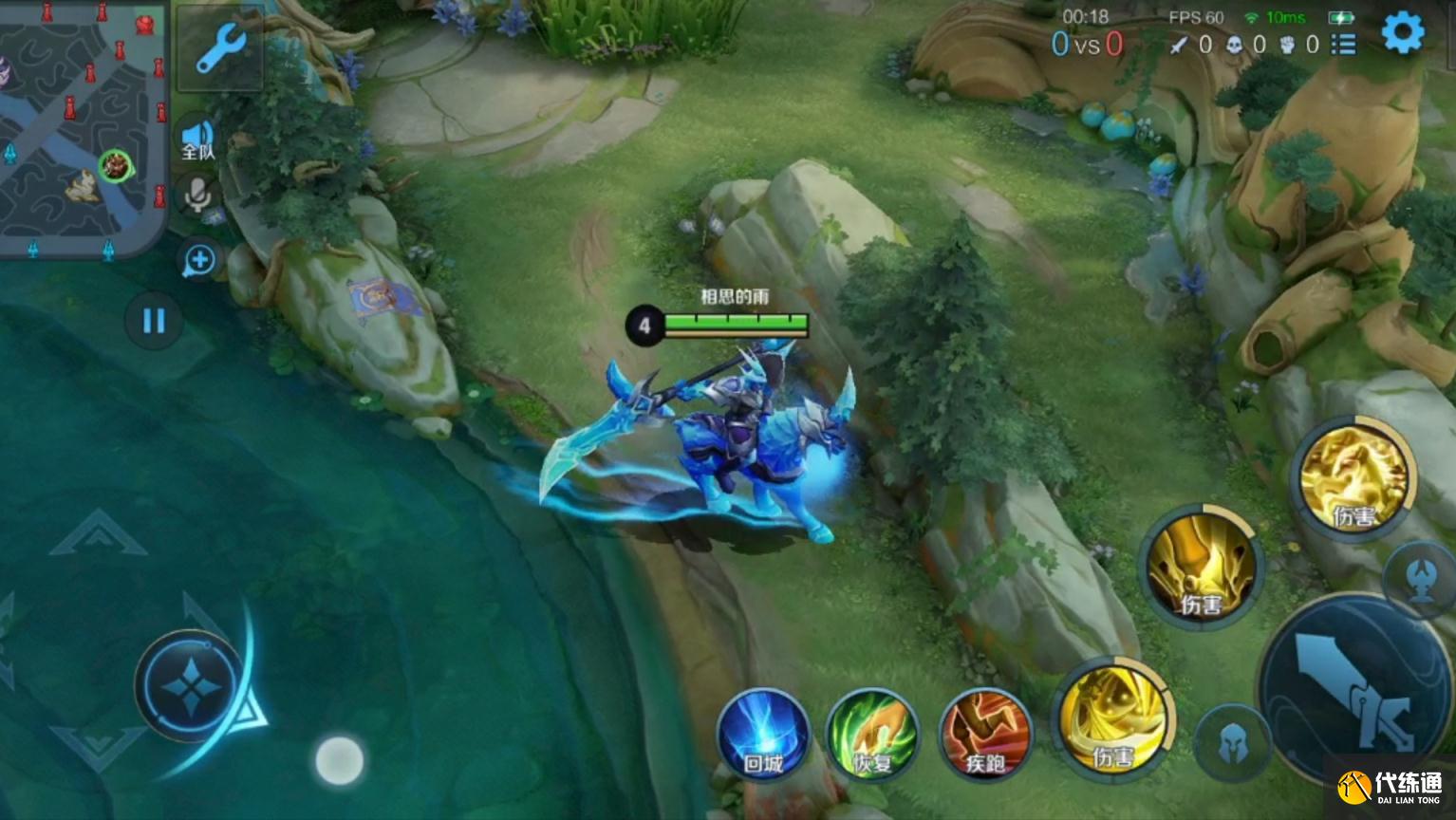Show the scoreboard list icon
This screenshot has height=820, width=1456.
tap(1343, 45)
